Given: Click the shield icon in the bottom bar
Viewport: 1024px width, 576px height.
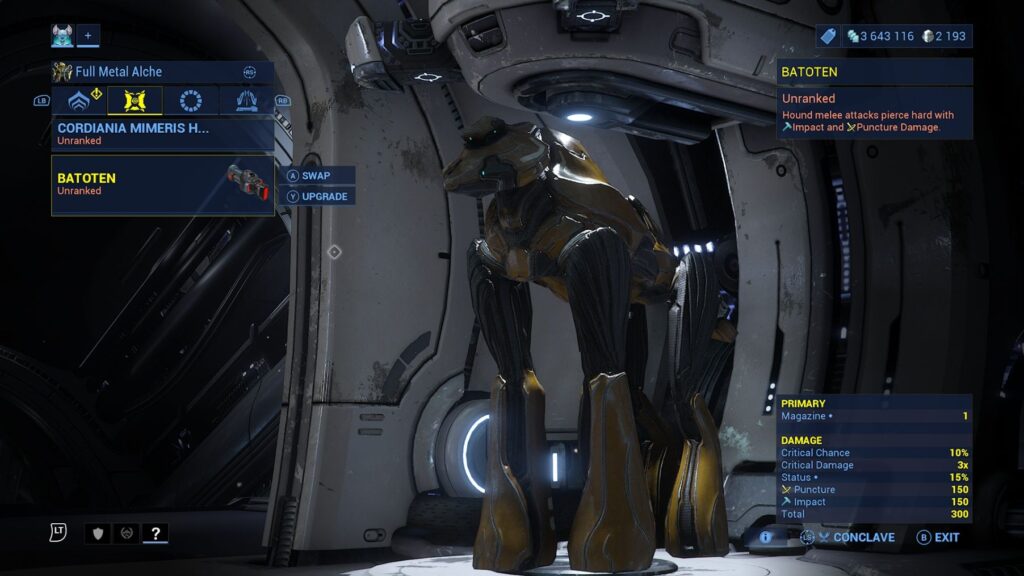Looking at the screenshot, I should coord(97,534).
